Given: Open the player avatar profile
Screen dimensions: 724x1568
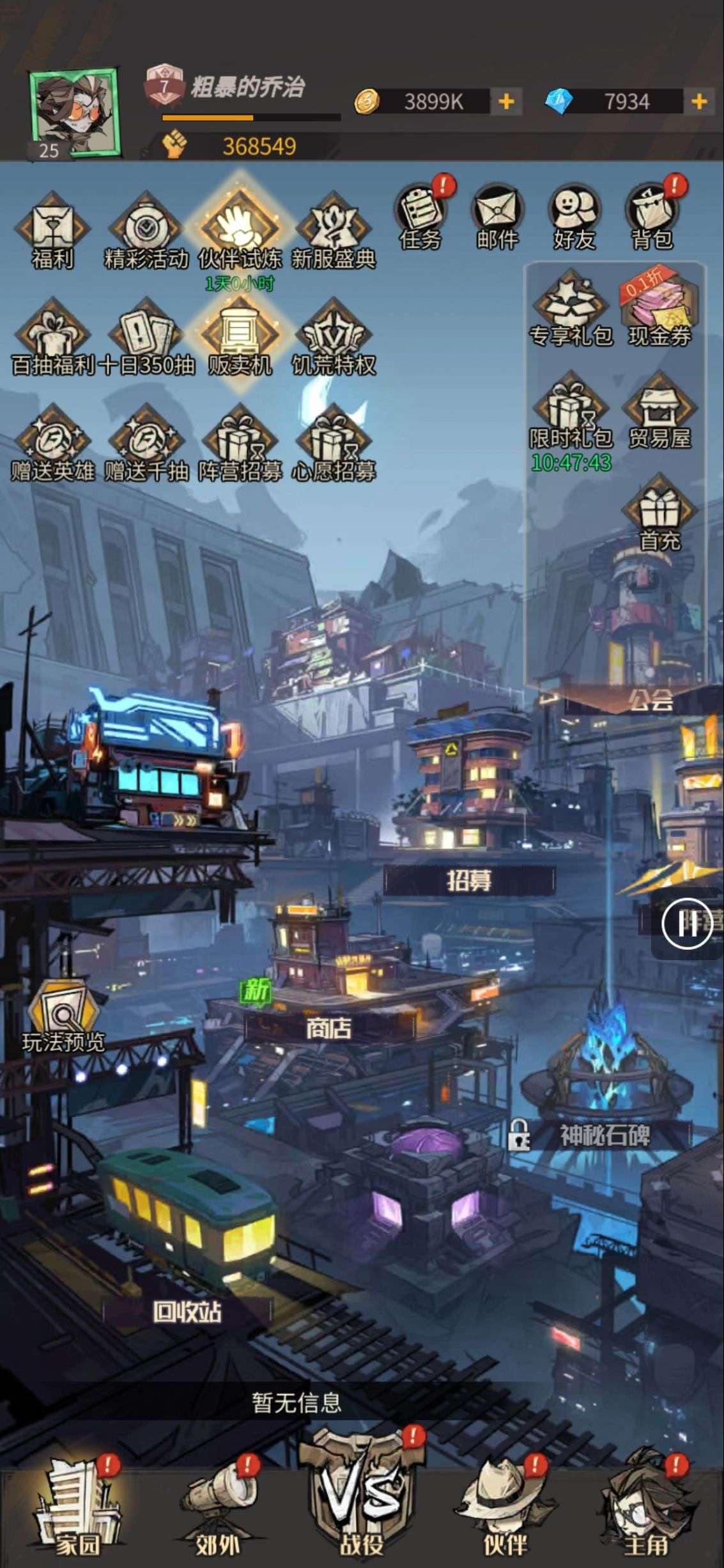Looking at the screenshot, I should 74,112.
